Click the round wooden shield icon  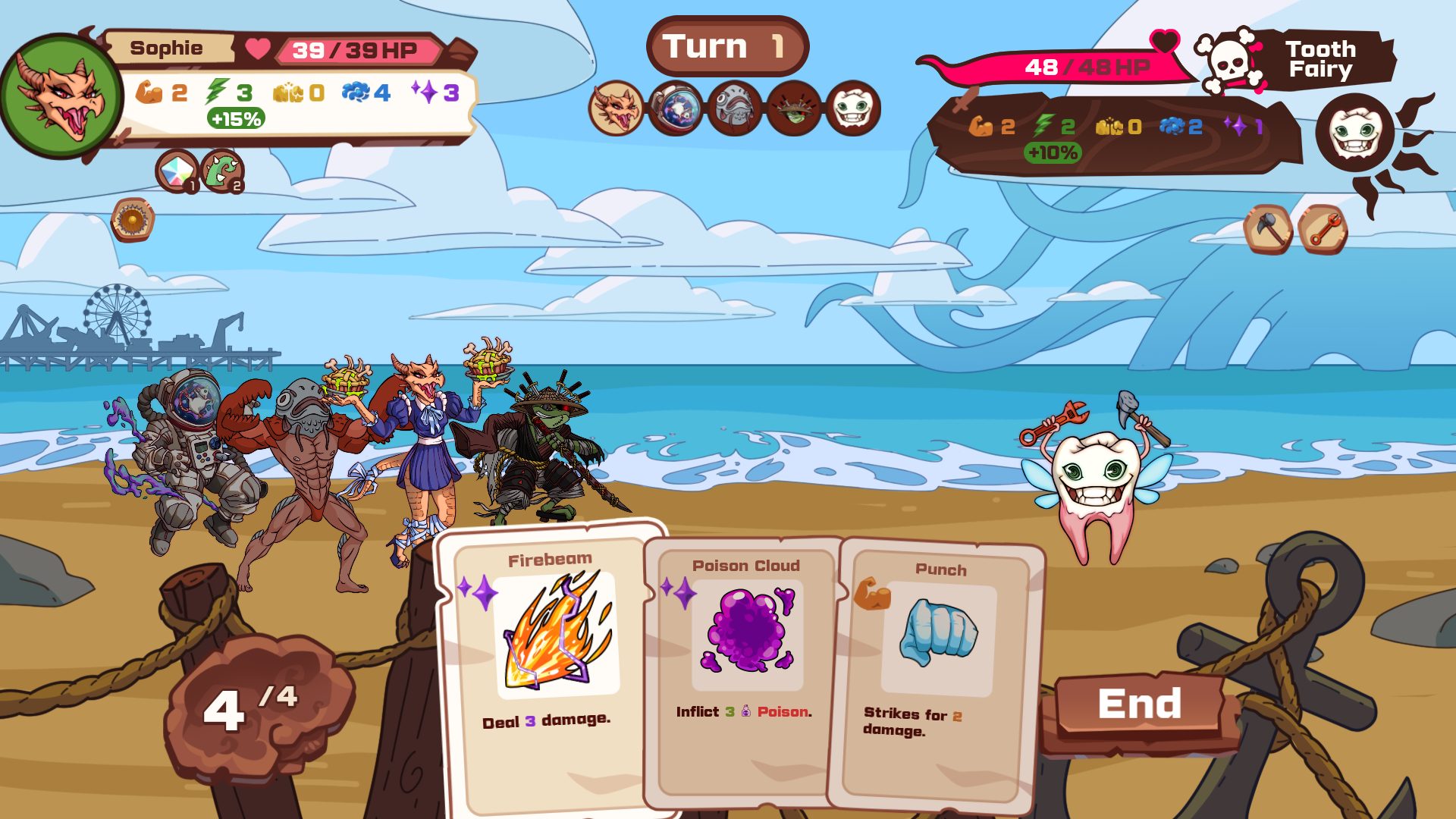click(133, 220)
